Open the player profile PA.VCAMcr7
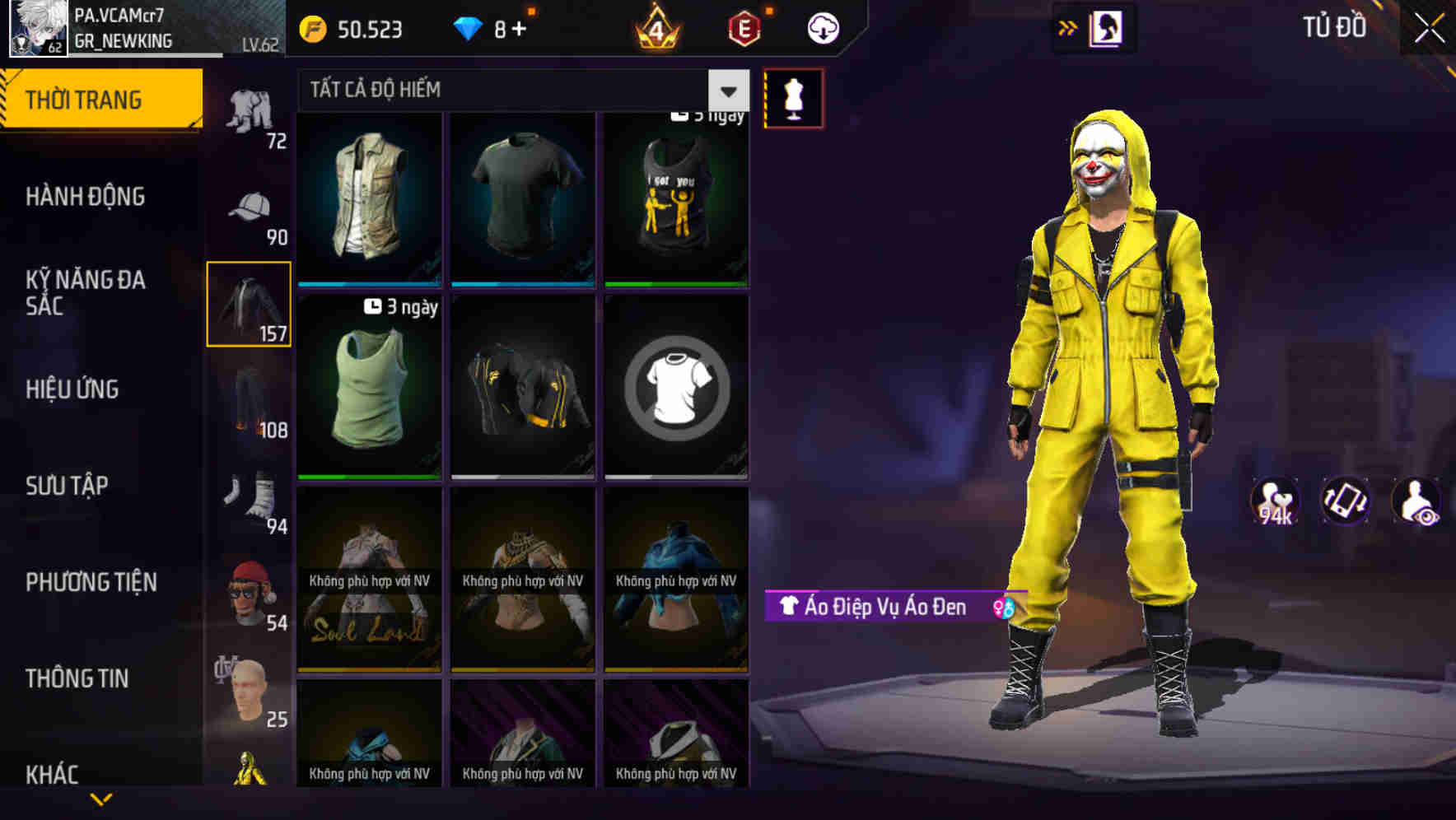This screenshot has width=1456, height=820. click(37, 29)
